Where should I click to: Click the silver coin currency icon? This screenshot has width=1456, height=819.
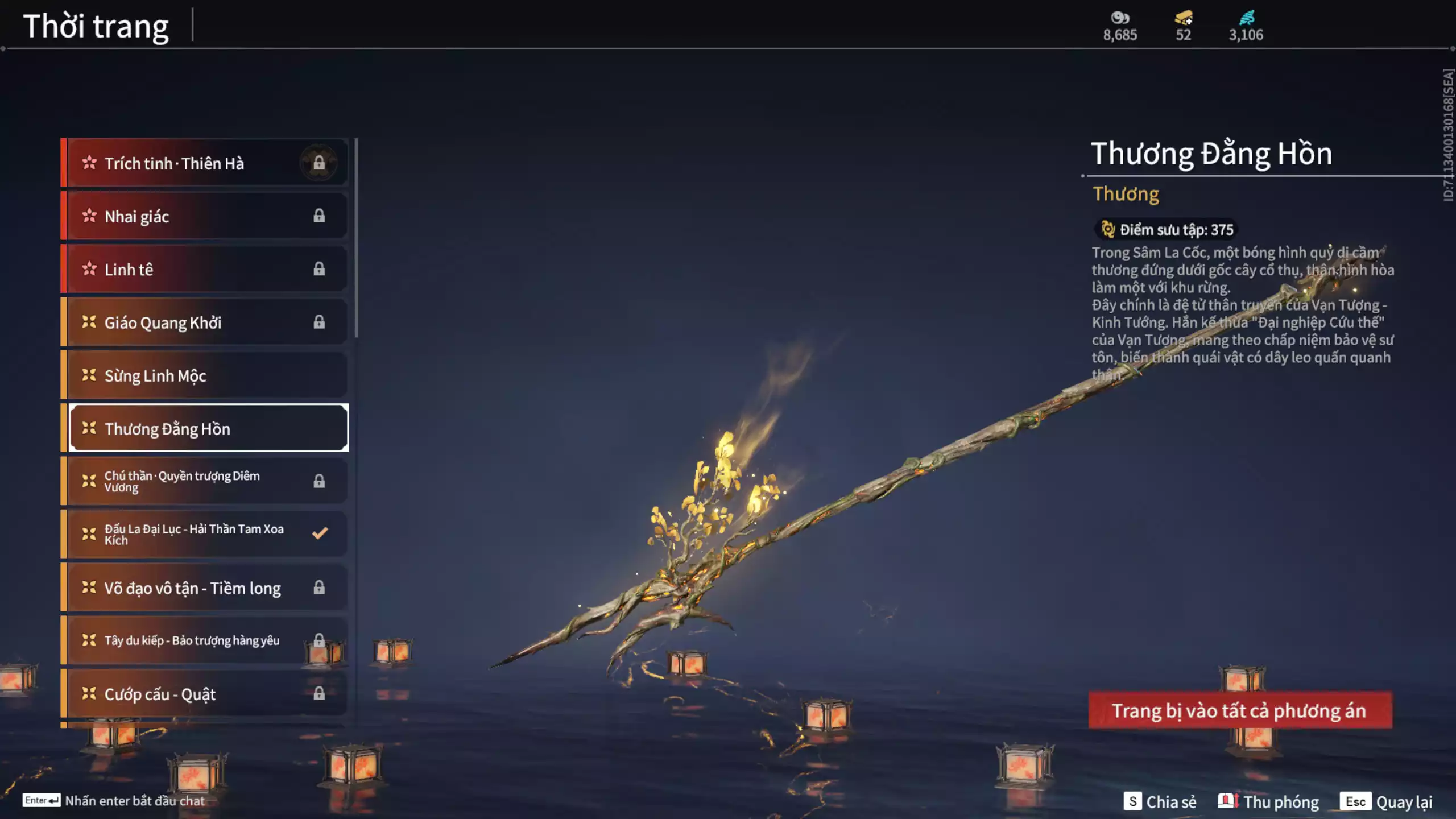(x=1120, y=18)
